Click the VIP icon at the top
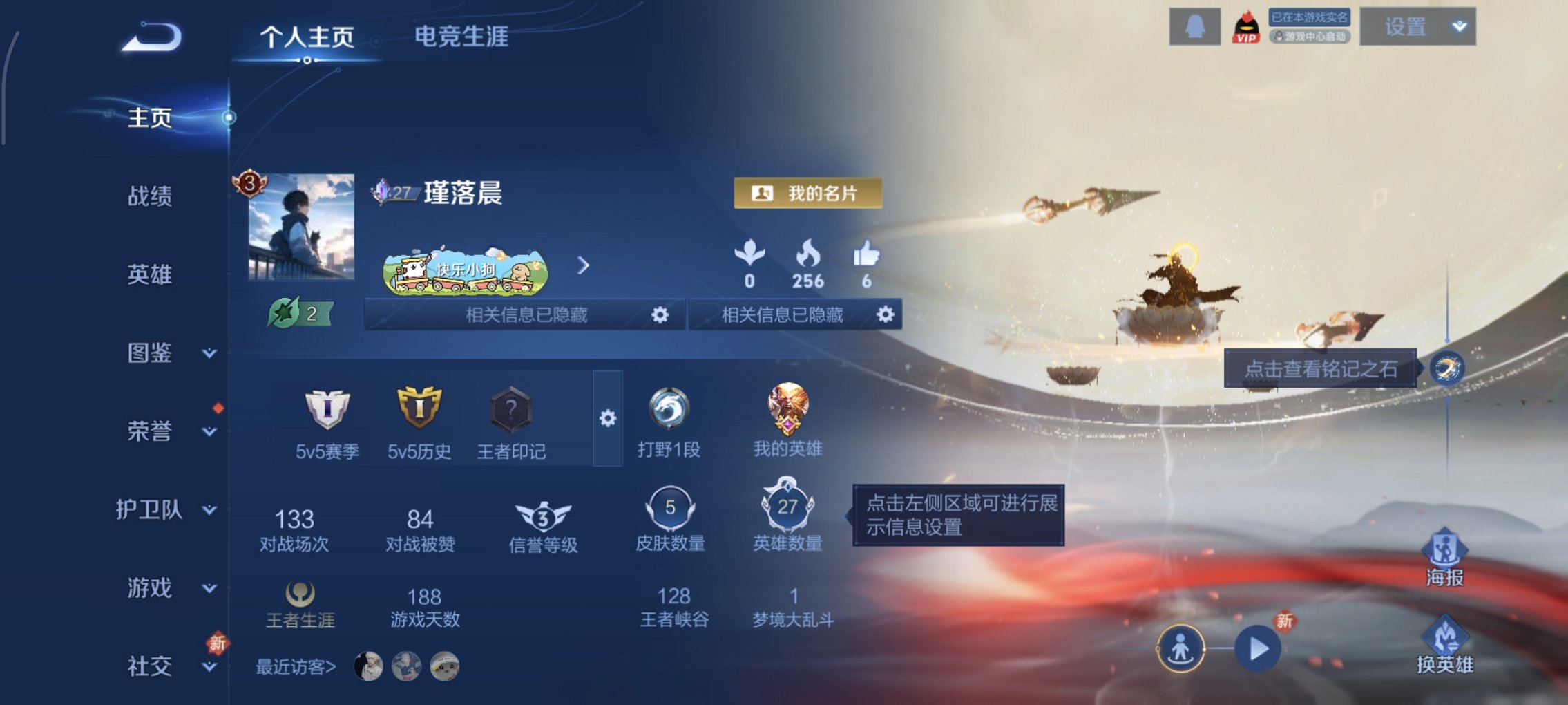Viewport: 1568px width, 705px height. tap(1248, 26)
